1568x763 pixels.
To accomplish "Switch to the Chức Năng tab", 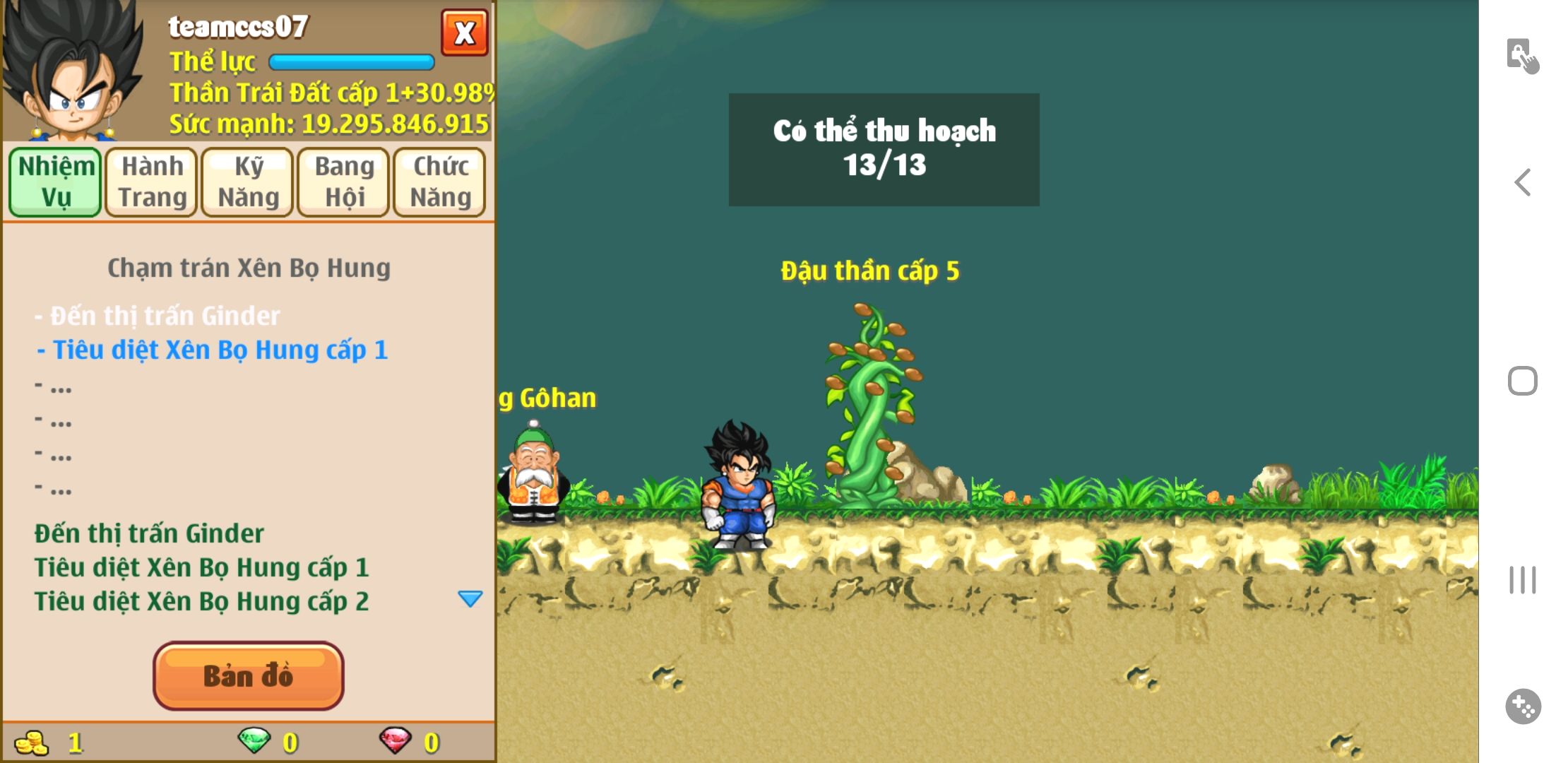I will [x=440, y=182].
